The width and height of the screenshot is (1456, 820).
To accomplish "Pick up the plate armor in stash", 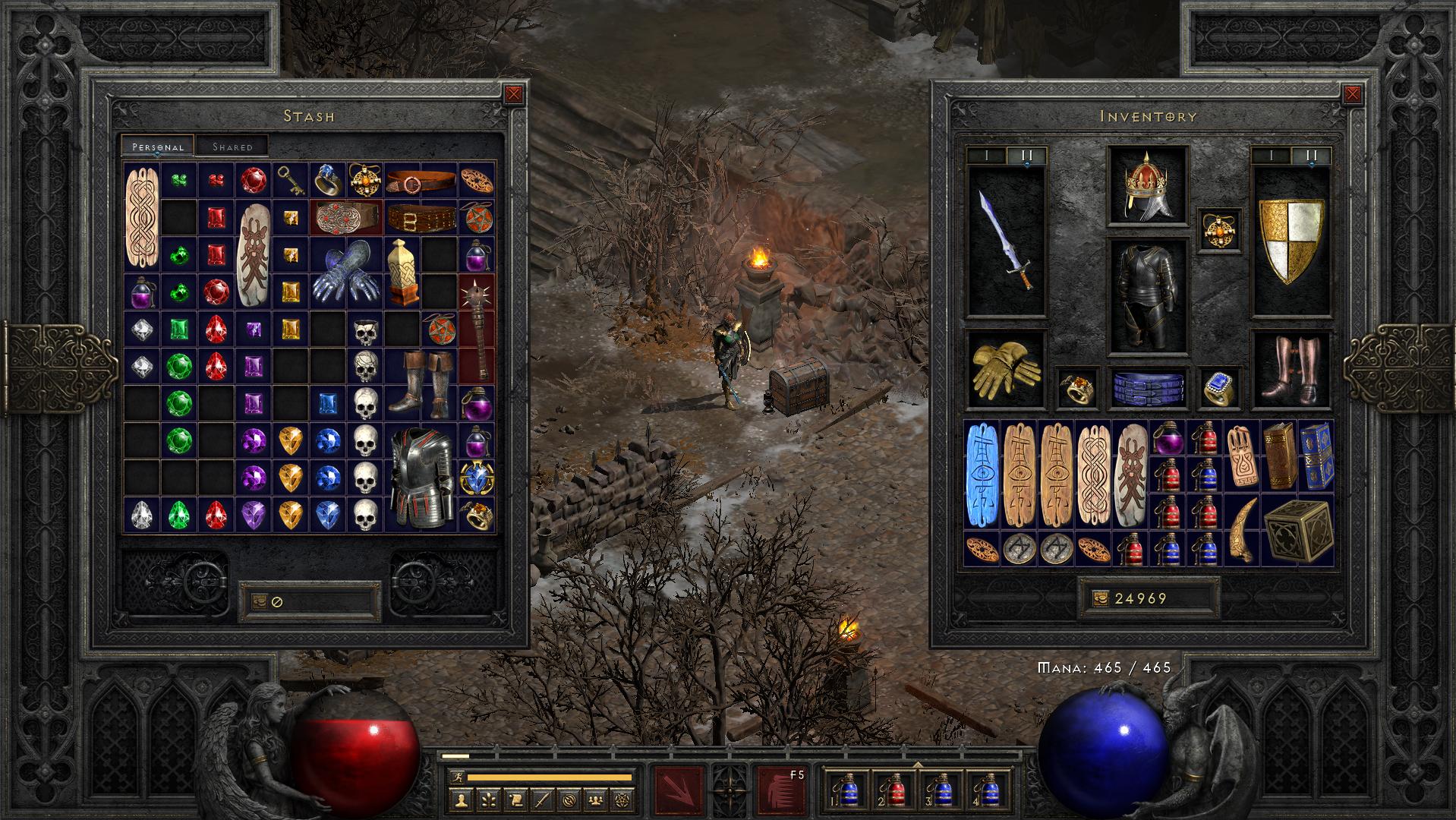I will (421, 476).
